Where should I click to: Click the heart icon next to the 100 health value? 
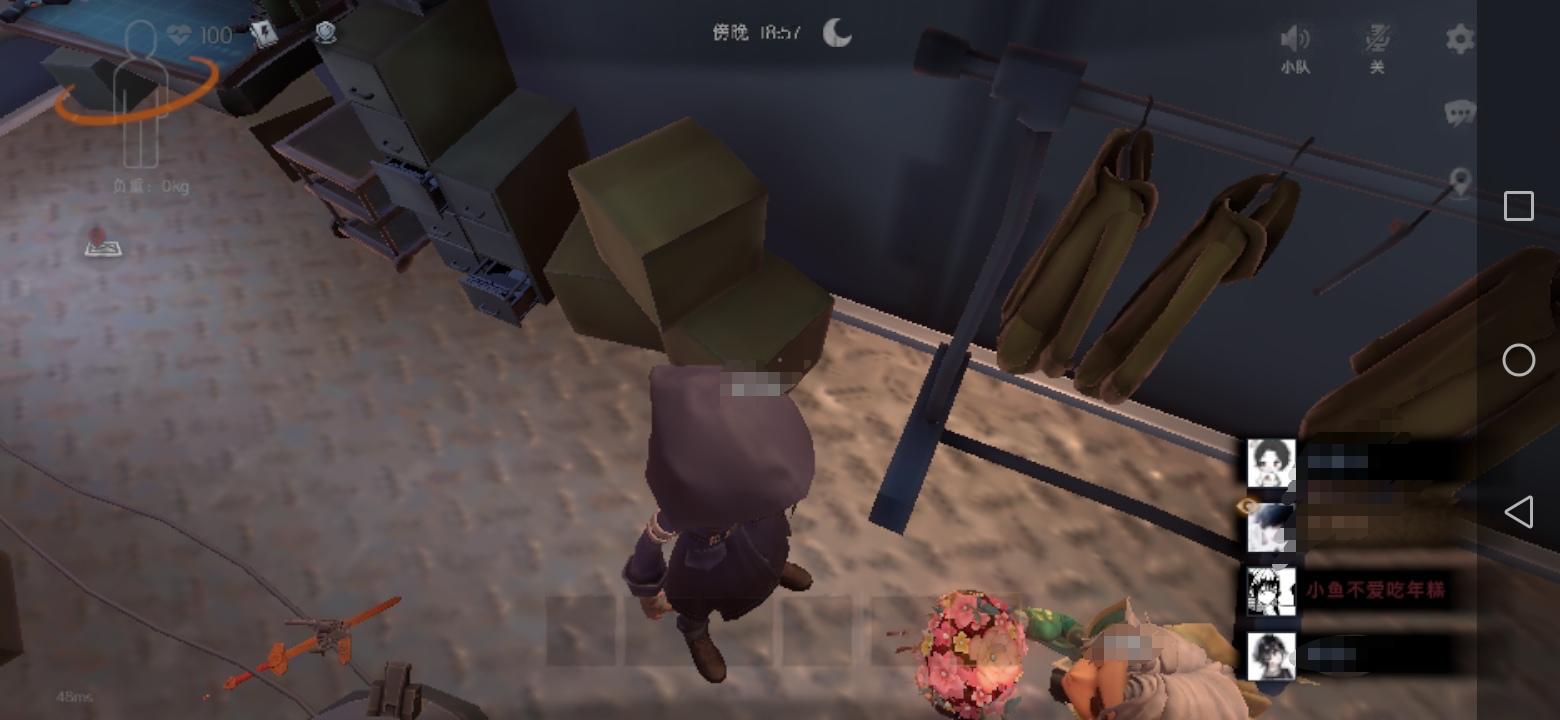tap(177, 34)
